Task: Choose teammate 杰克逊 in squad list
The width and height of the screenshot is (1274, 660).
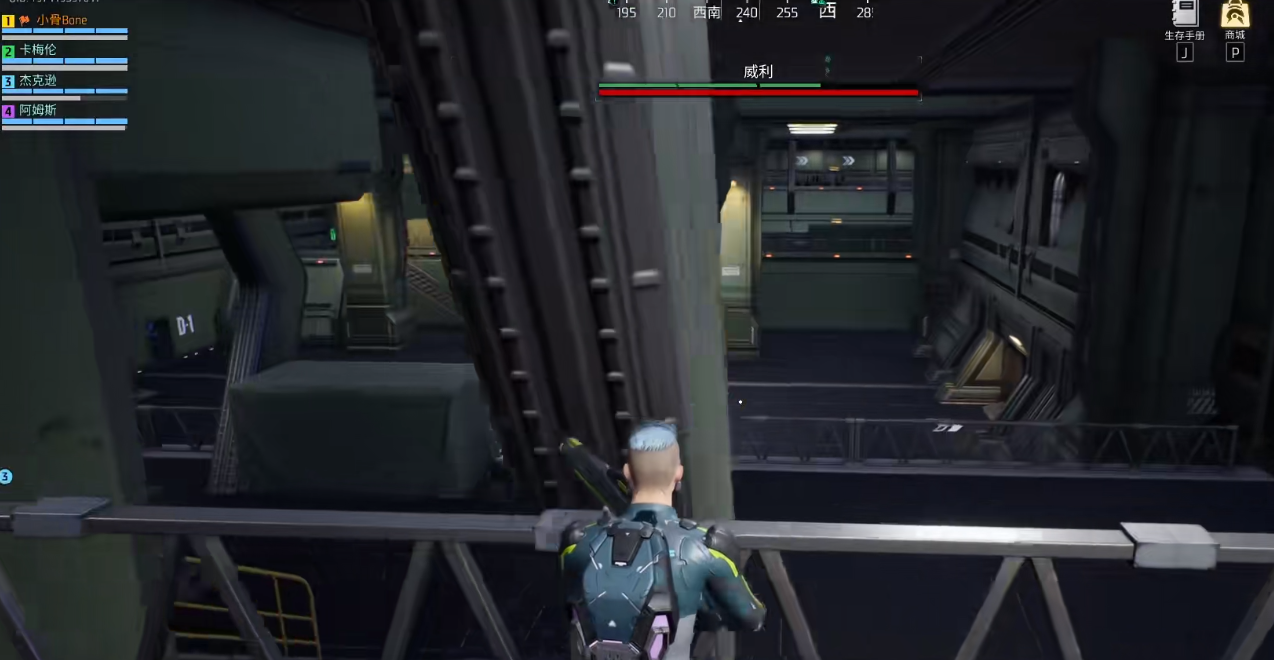Action: (38, 80)
